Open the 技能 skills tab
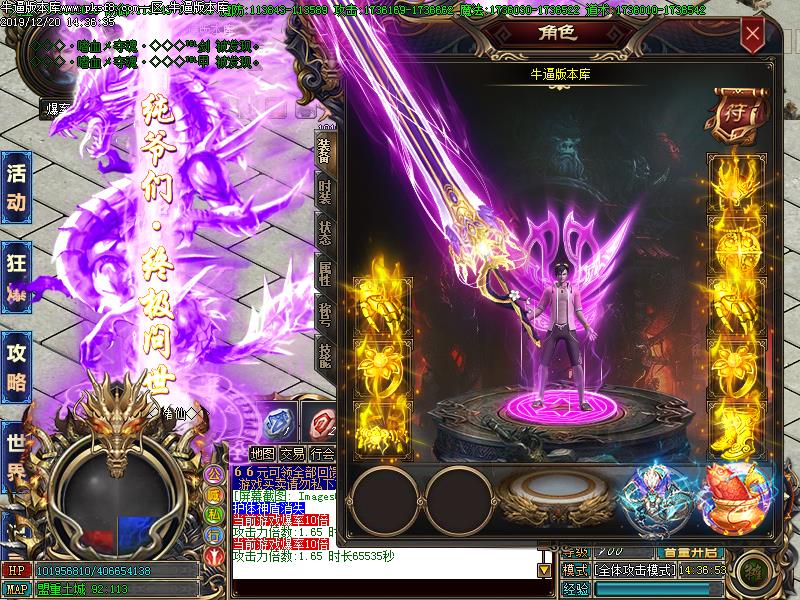The width and height of the screenshot is (800, 600). tap(325, 352)
